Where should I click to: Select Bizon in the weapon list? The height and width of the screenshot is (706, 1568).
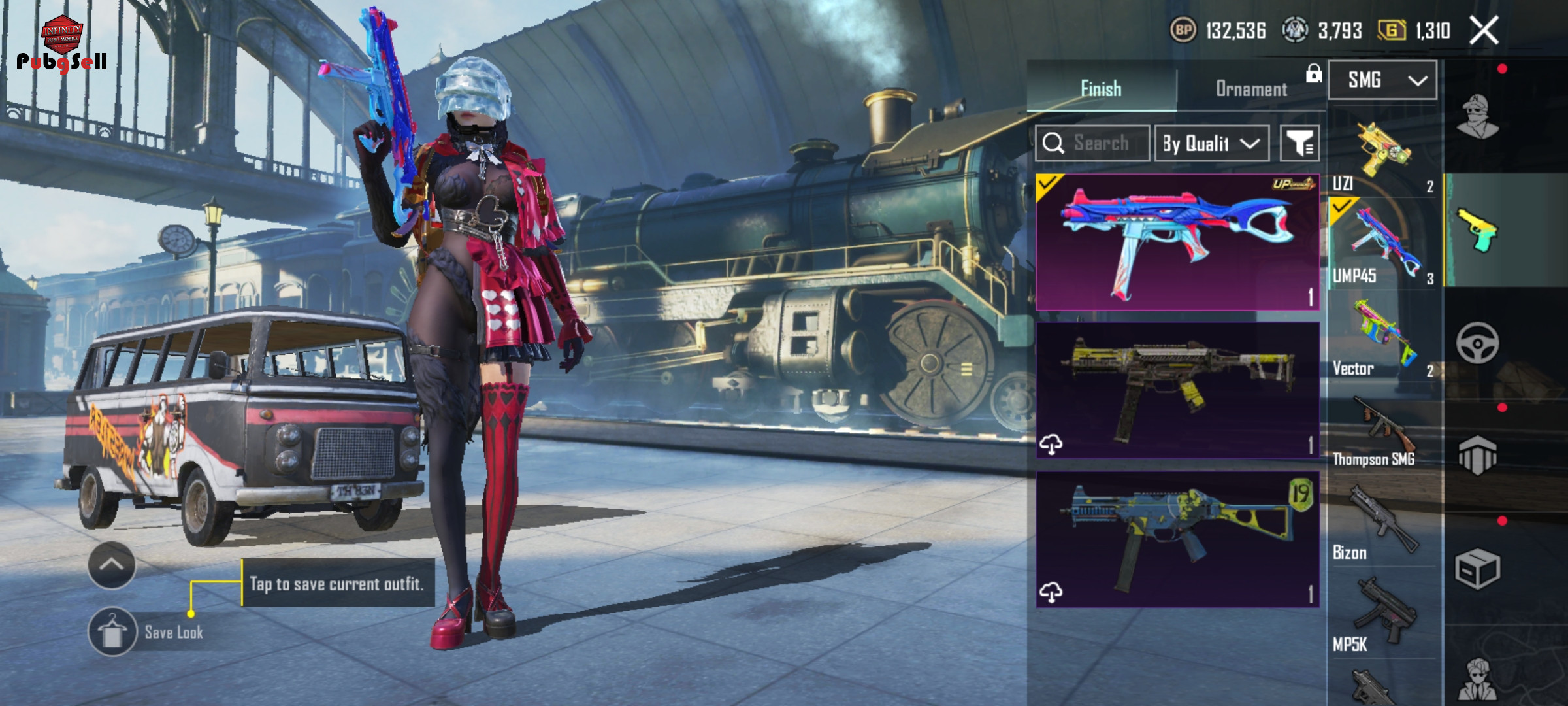coord(1382,524)
